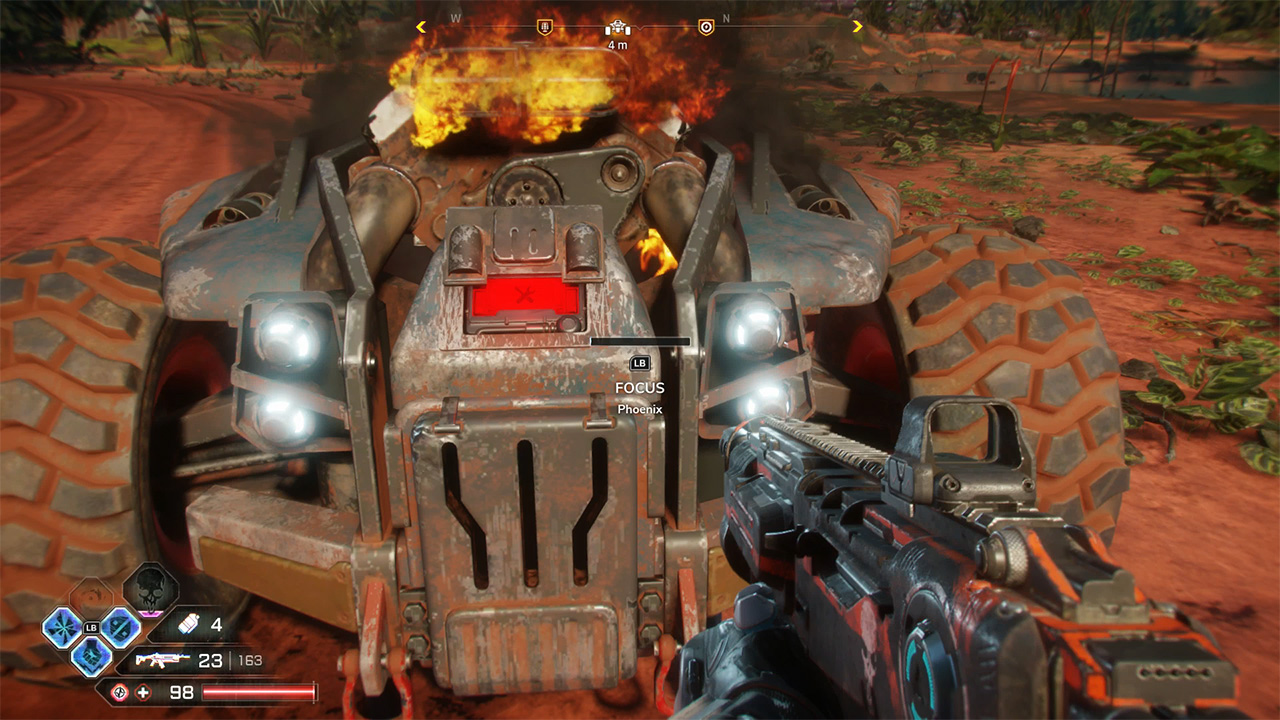Click the empty top slot of the ability wheel

pyautogui.click(x=90, y=596)
